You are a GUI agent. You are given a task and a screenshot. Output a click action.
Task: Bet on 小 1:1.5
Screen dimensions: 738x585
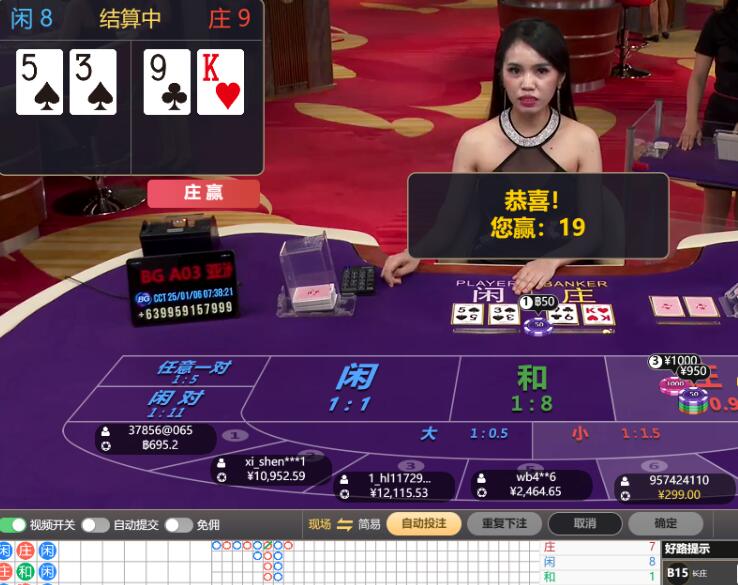[x=608, y=434]
